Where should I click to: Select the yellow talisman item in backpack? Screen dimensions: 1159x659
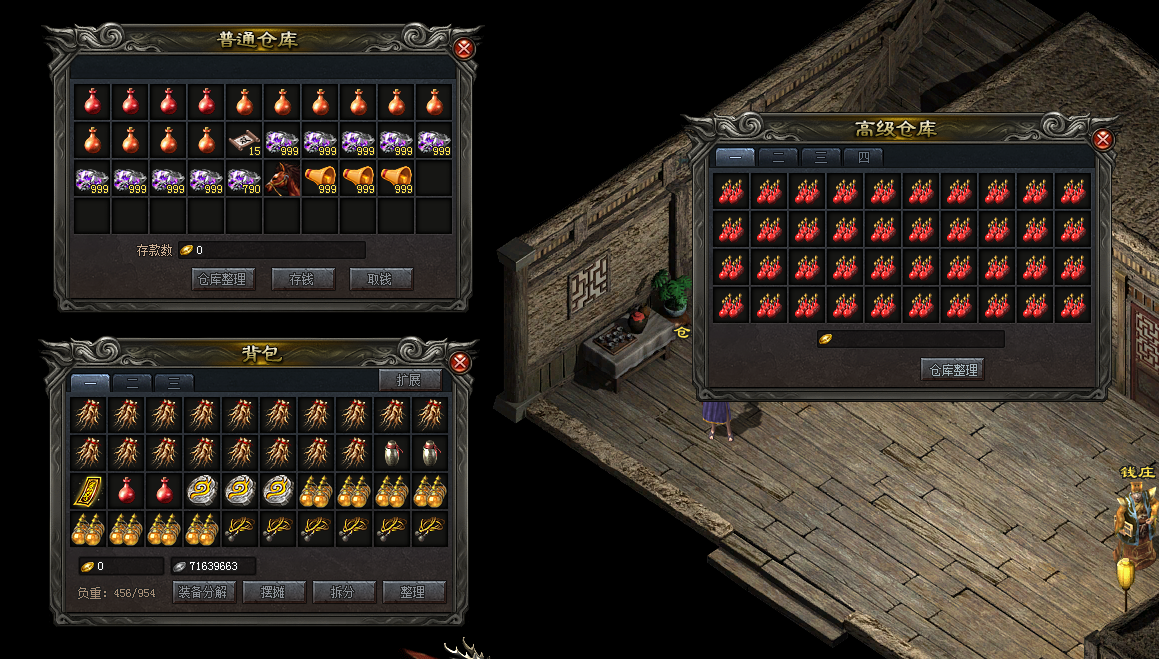[x=89, y=491]
